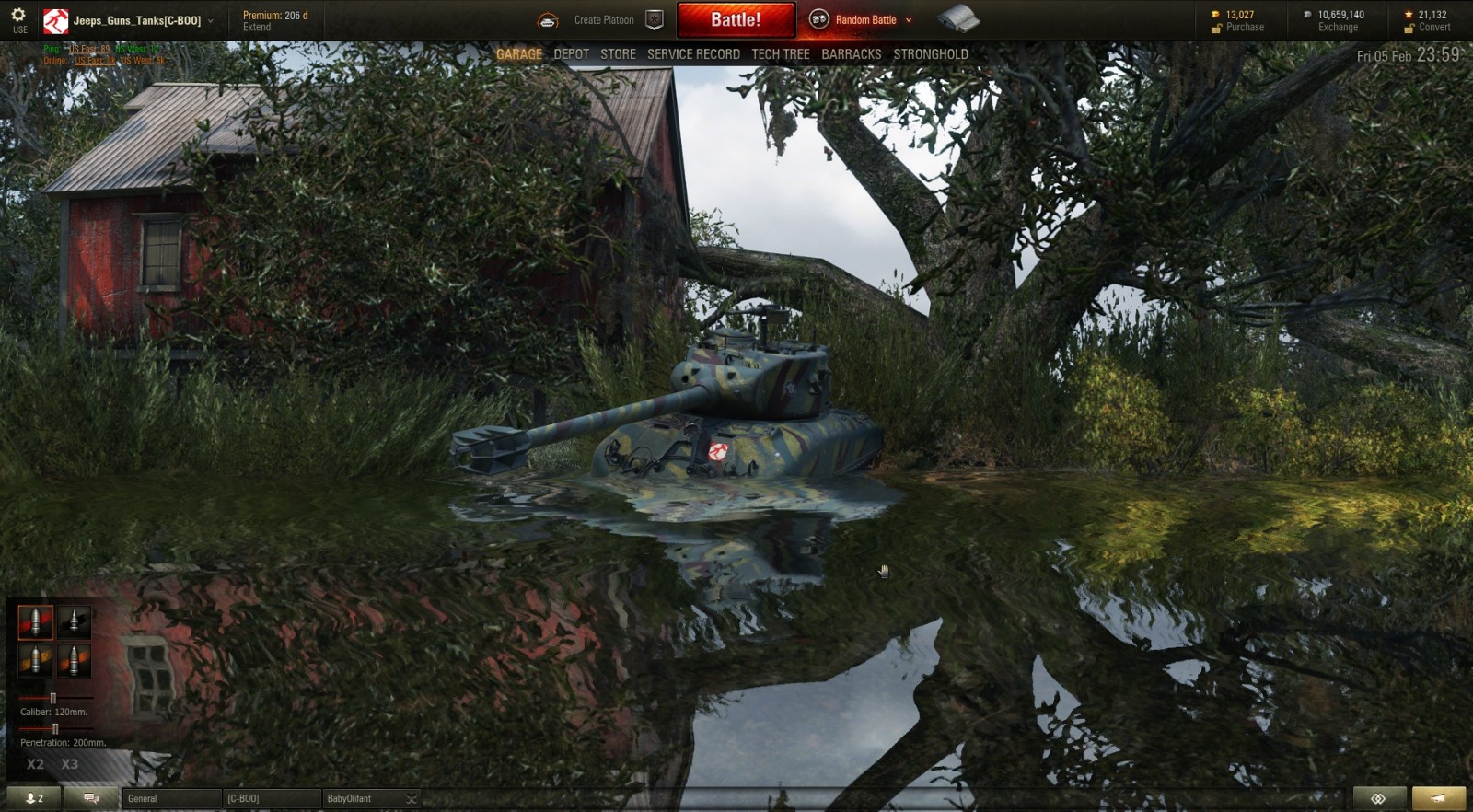Open the gold exterior customization icon

click(x=1438, y=797)
